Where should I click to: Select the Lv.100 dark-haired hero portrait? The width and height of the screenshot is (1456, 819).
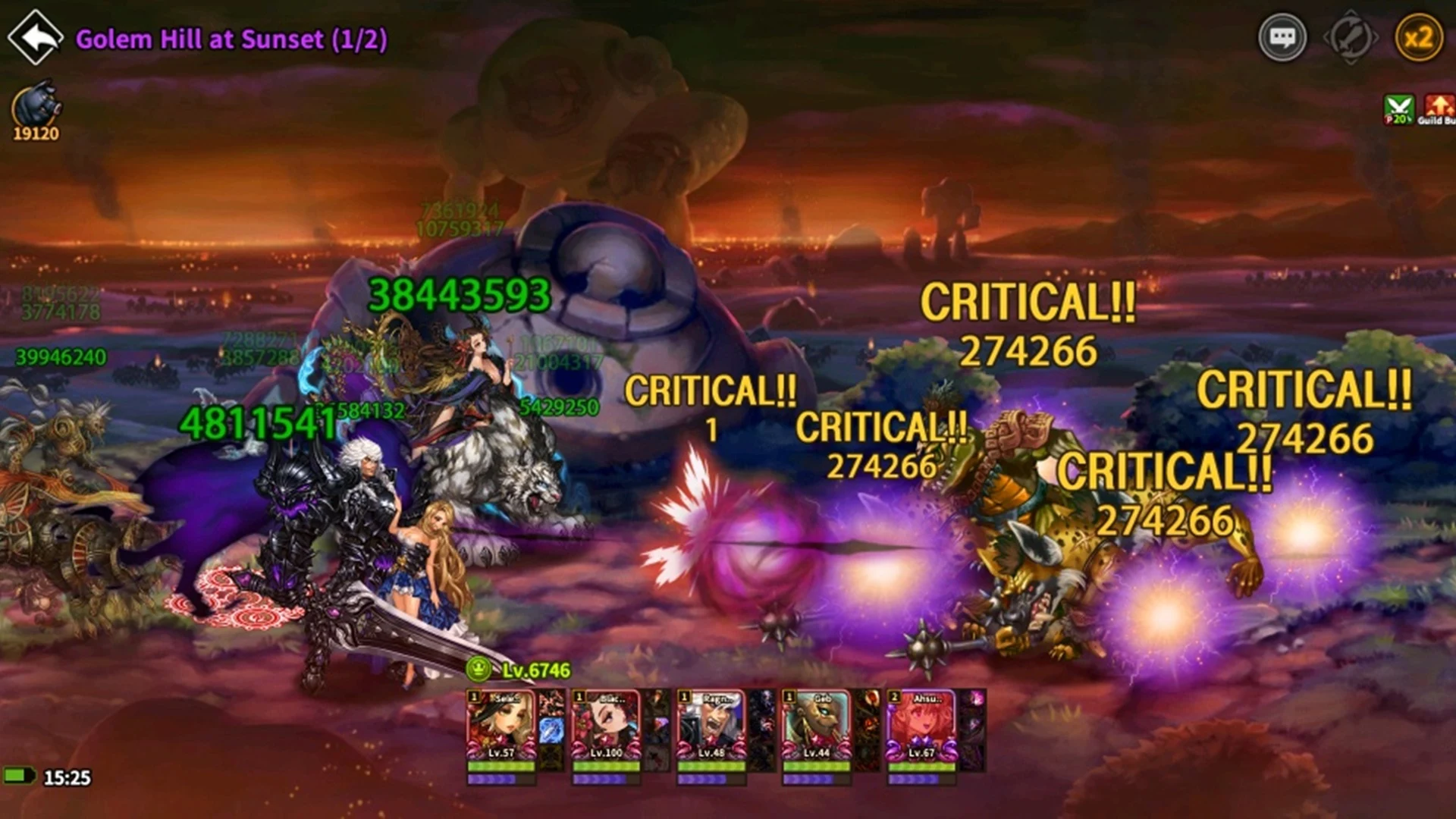(606, 726)
